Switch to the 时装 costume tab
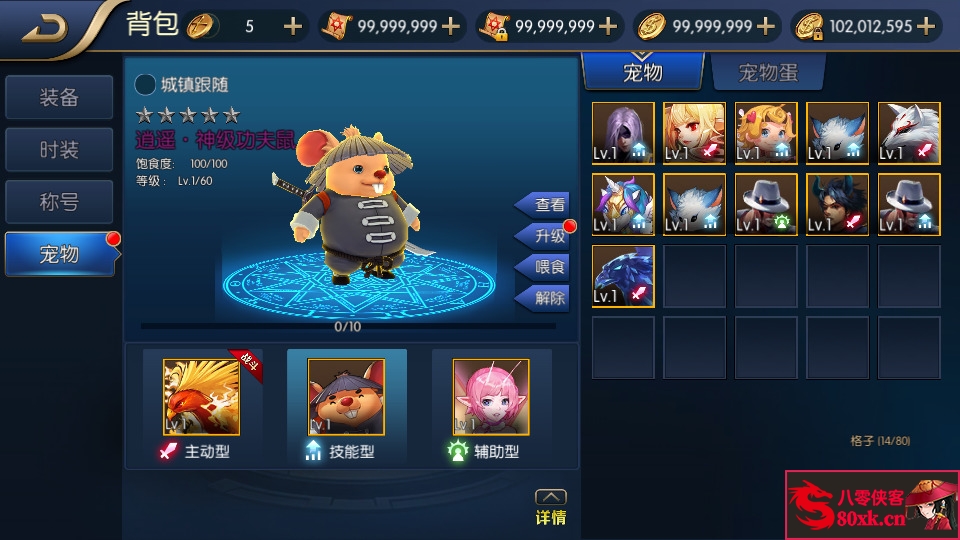960x540 pixels. coord(58,150)
